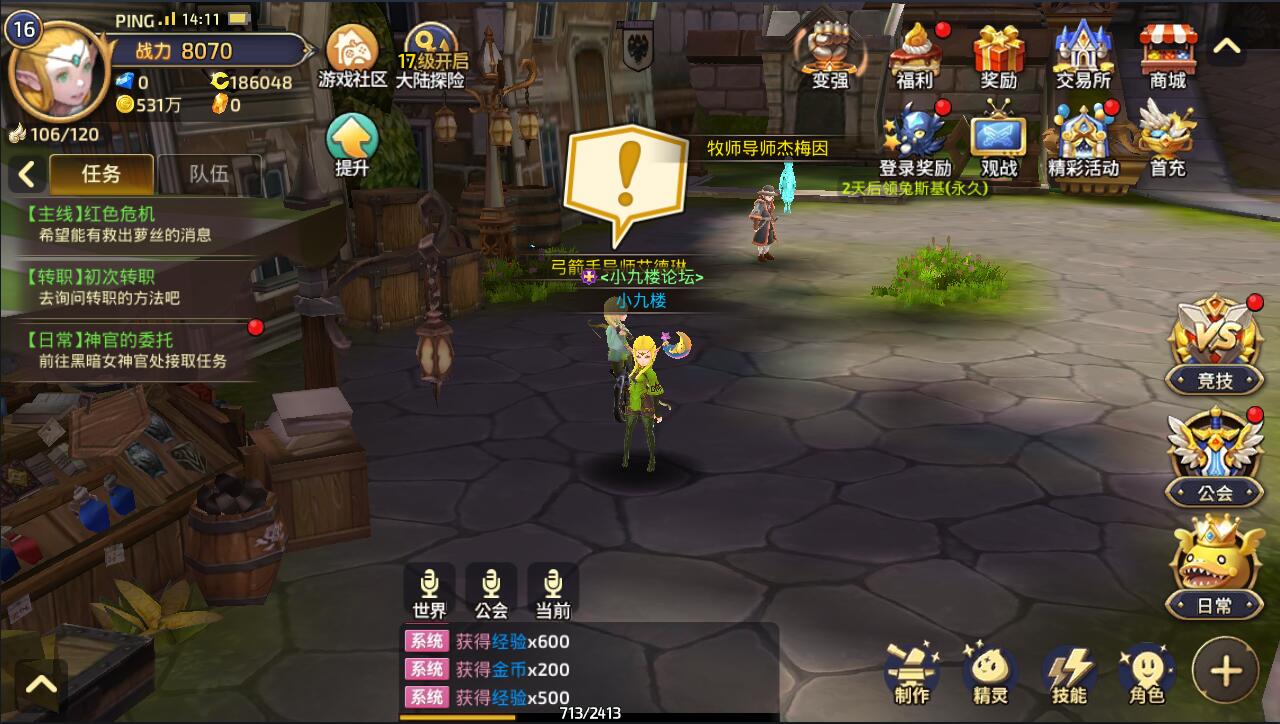Open the 公会 guild button on the right
1280x724 pixels.
click(x=1215, y=457)
